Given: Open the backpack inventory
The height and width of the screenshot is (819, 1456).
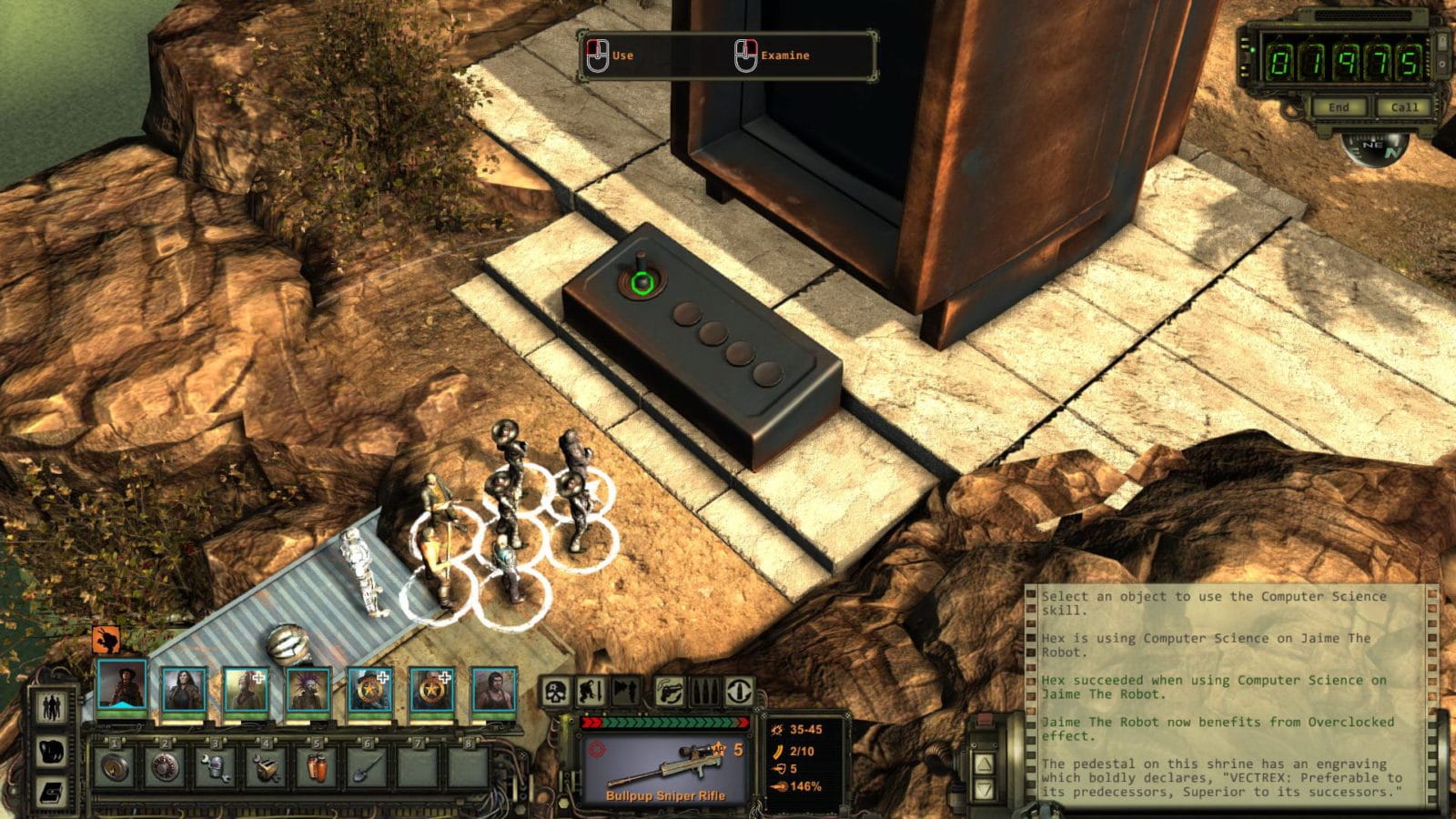Looking at the screenshot, I should point(52,752).
